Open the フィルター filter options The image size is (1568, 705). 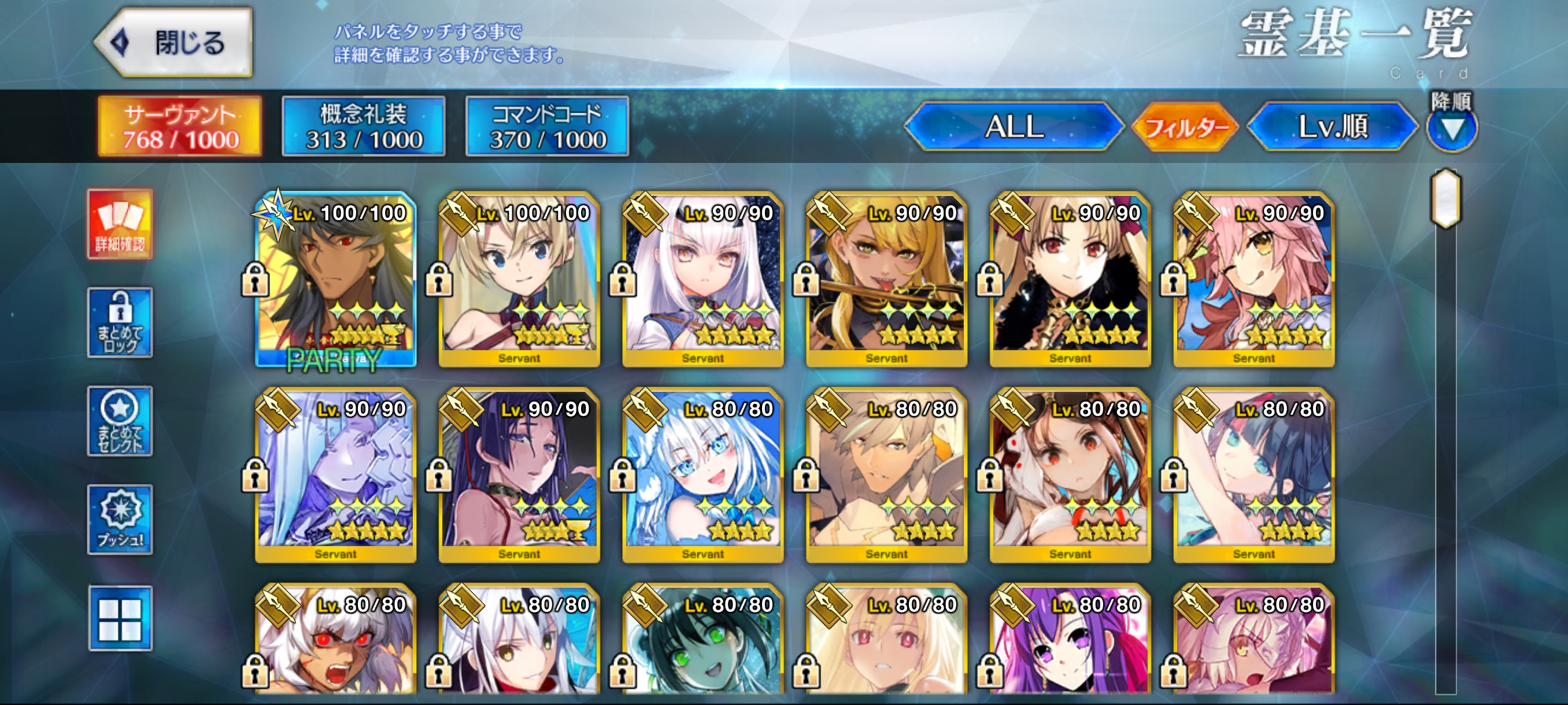(1185, 127)
